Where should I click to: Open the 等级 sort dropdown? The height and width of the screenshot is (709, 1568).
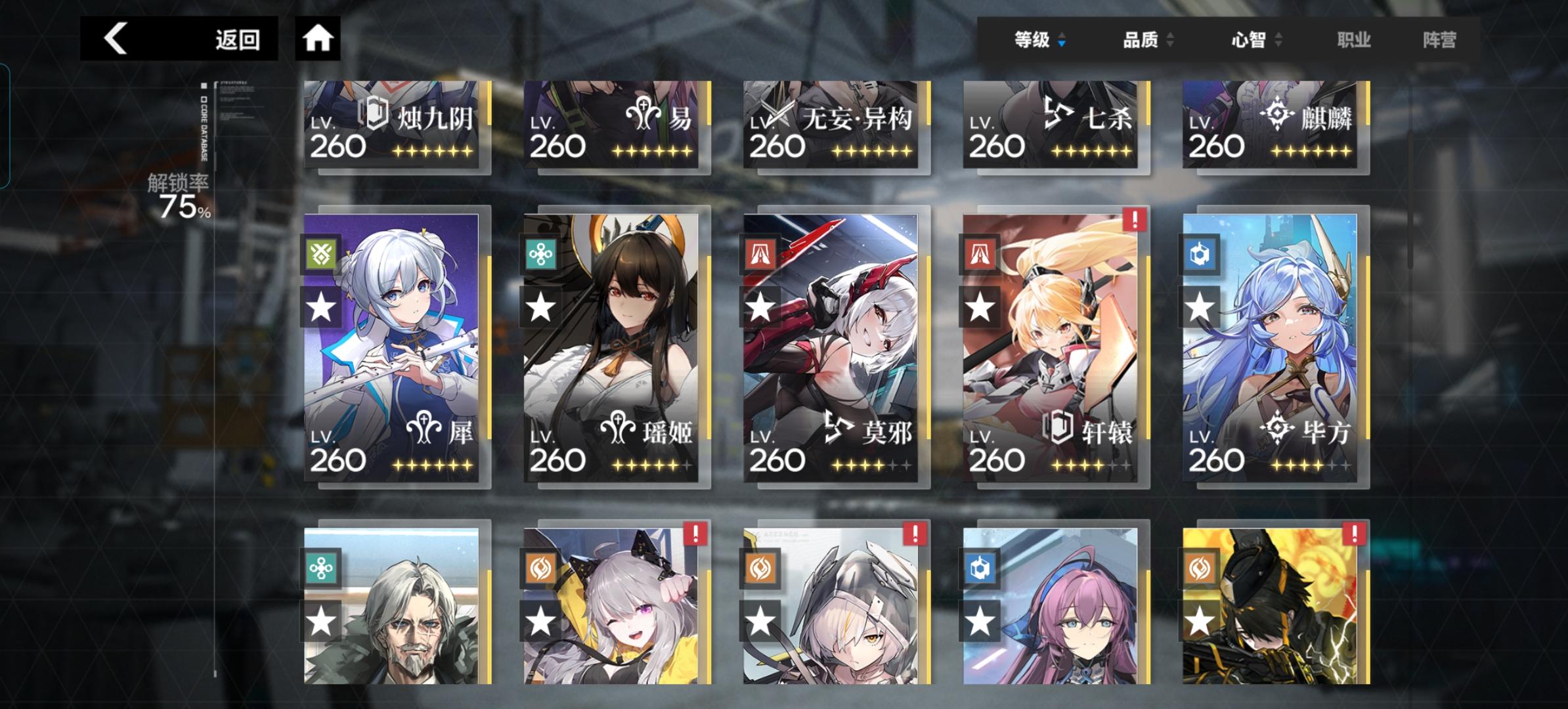pos(1039,40)
